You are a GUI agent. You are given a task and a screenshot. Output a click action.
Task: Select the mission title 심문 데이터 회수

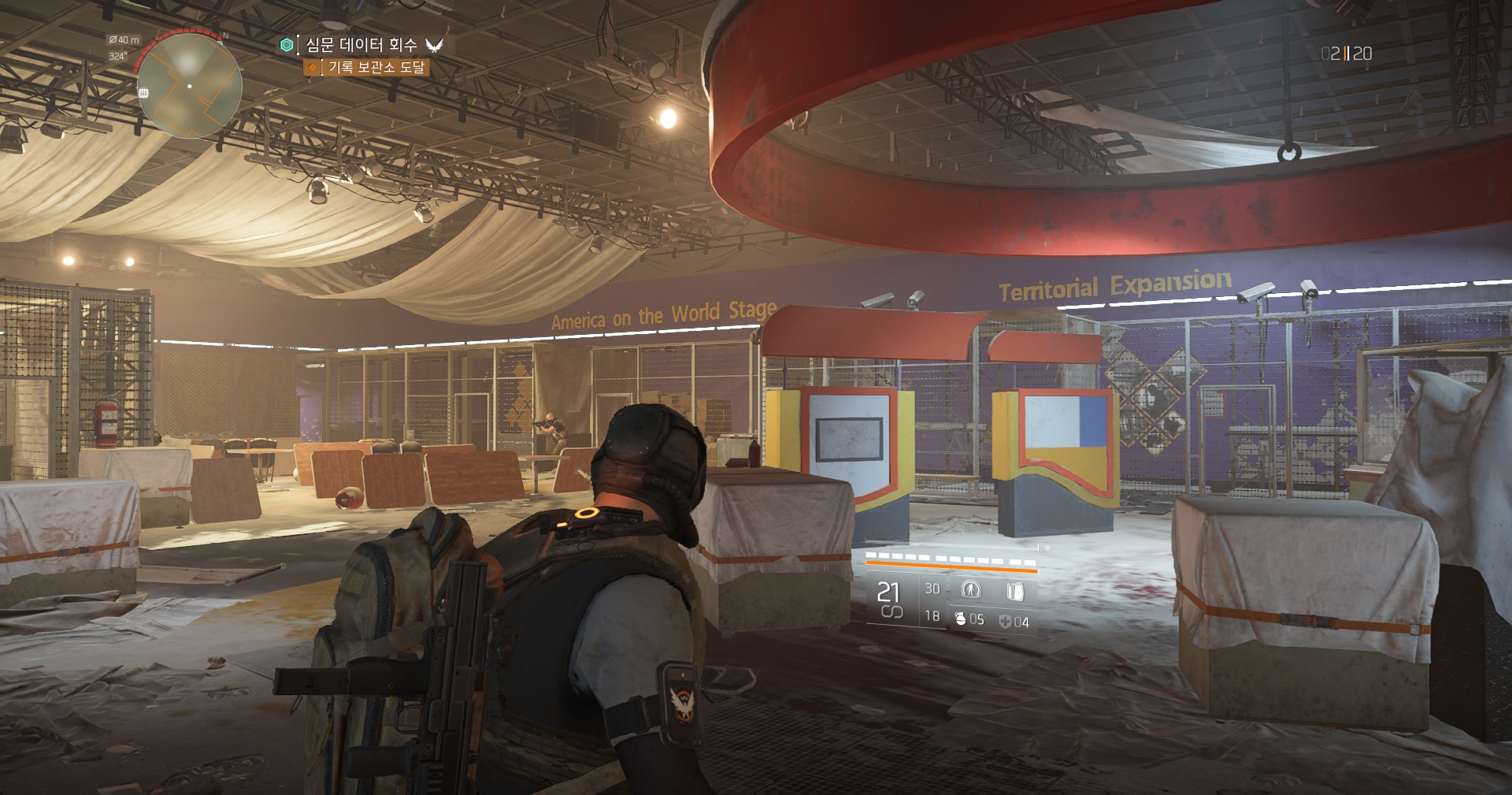coord(361,45)
